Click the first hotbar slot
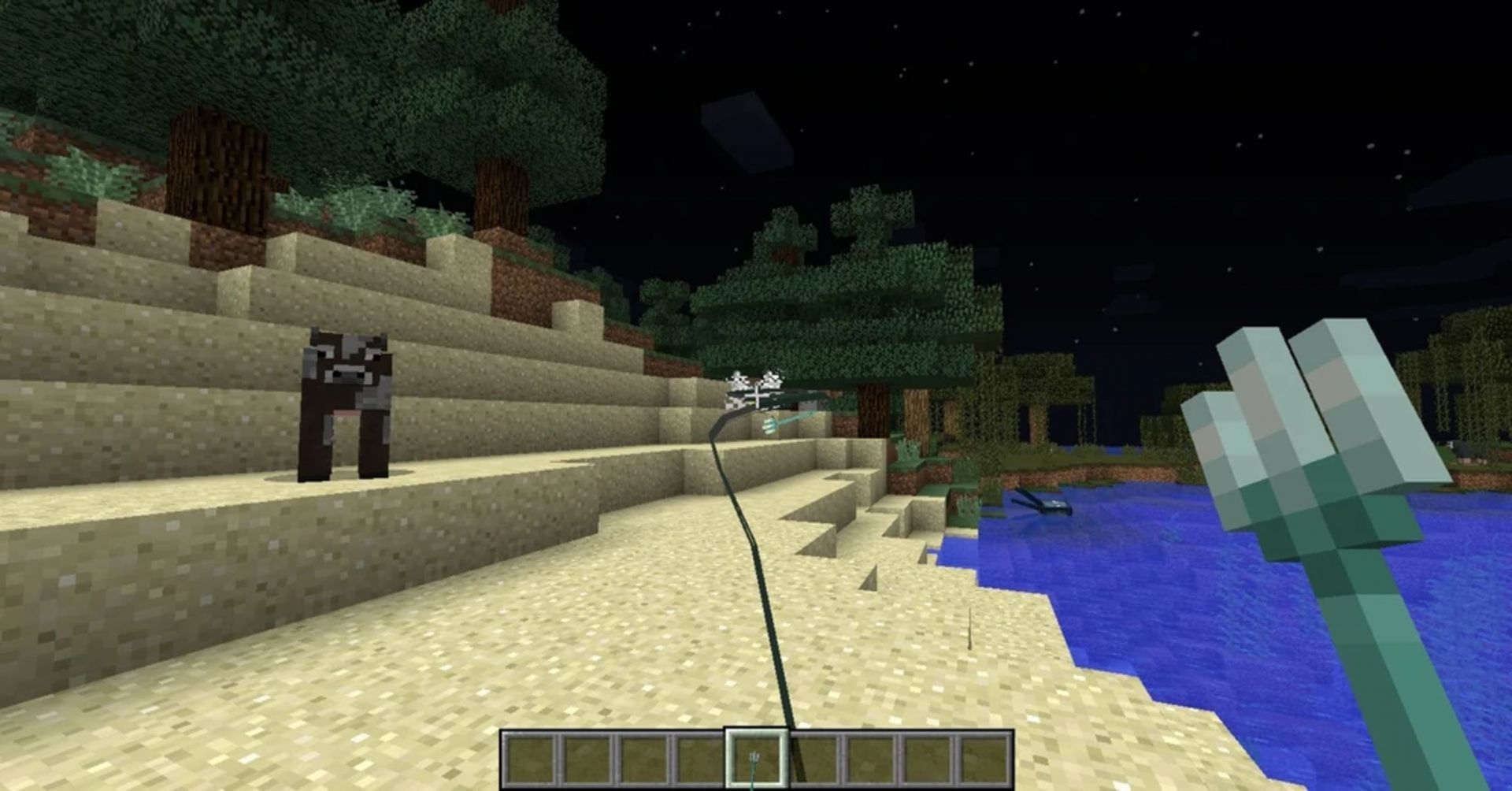The image size is (1512, 791). click(530, 758)
